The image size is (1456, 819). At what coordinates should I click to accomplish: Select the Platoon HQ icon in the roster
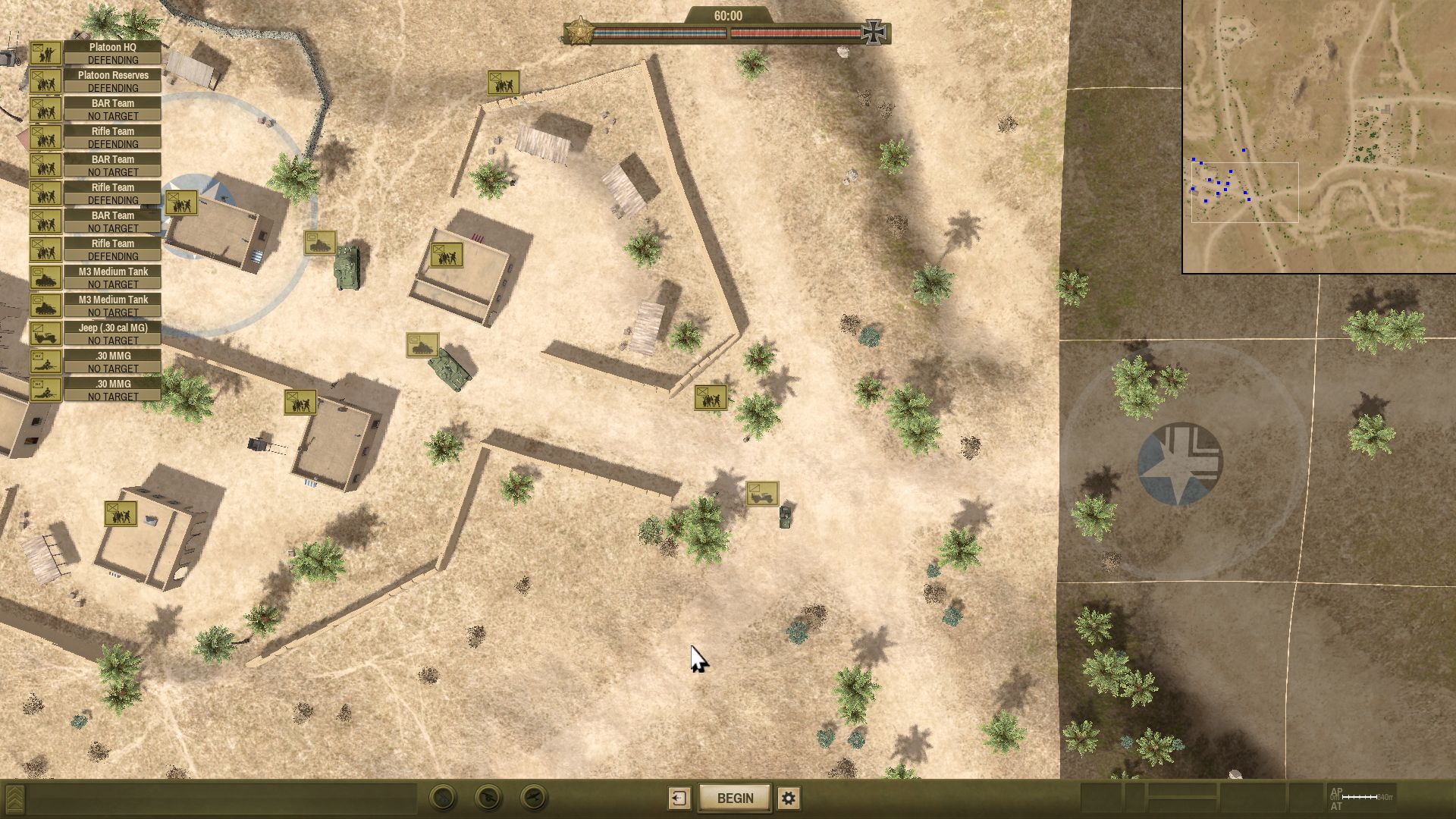click(47, 53)
